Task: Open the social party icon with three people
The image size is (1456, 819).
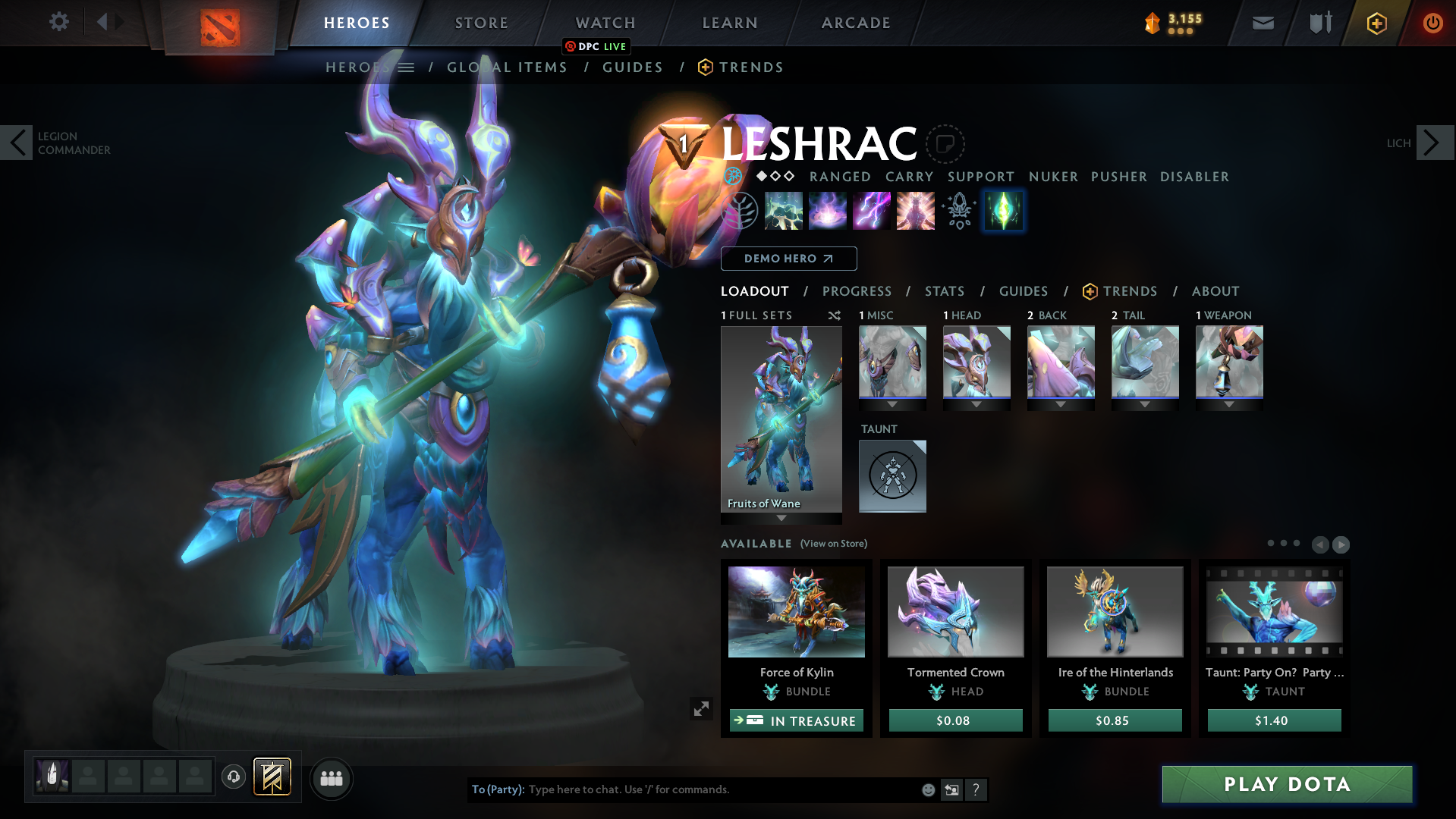Action: [x=331, y=778]
